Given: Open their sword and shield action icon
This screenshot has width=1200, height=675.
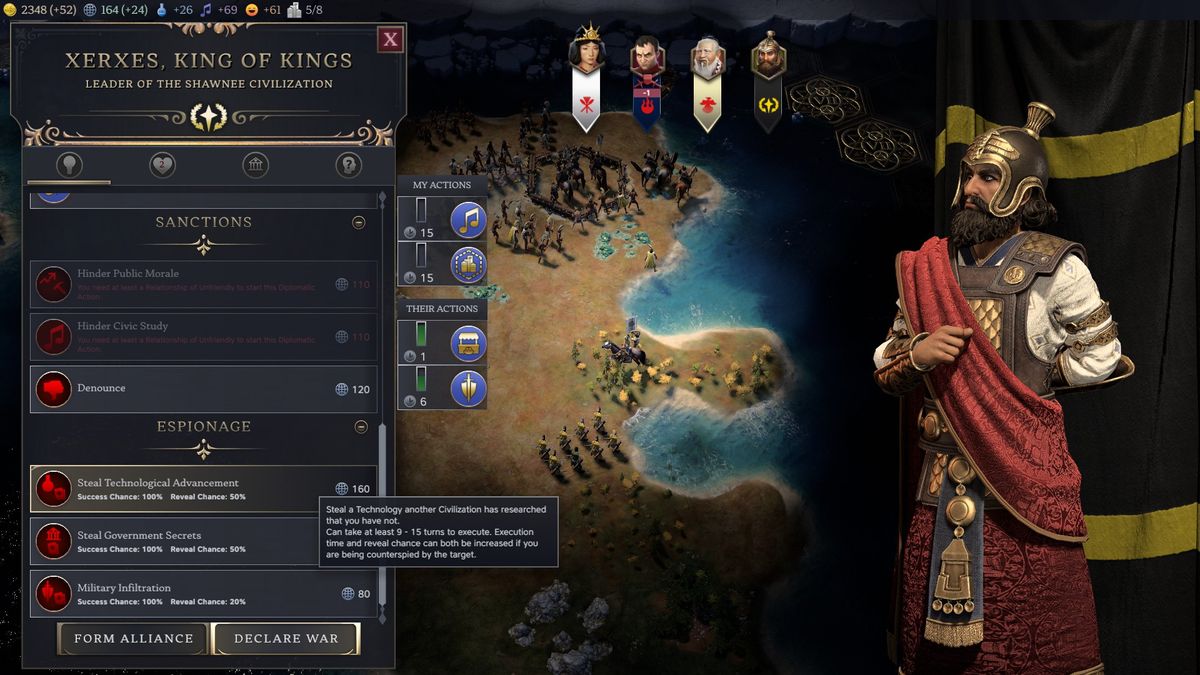Looking at the screenshot, I should 468,388.
